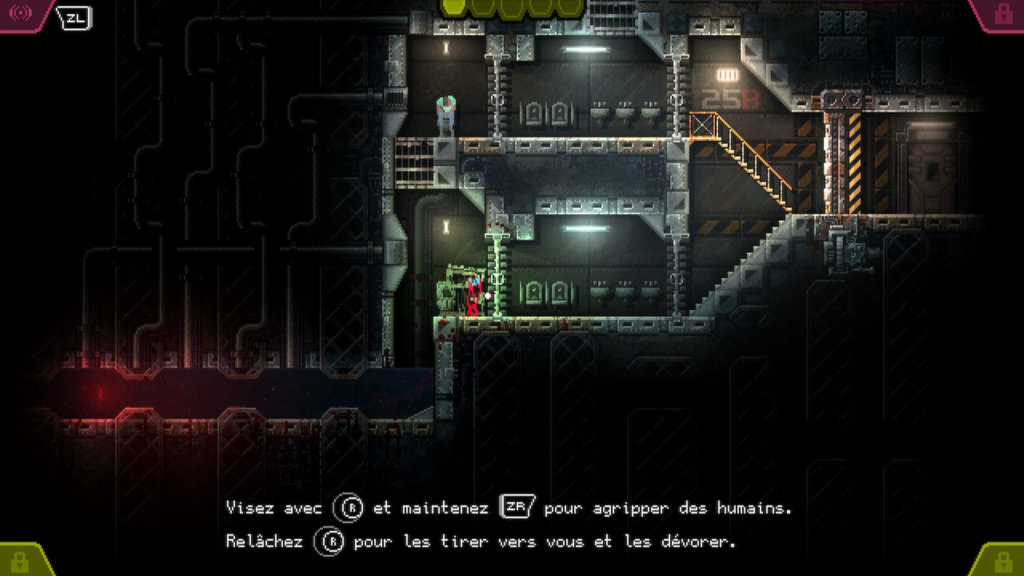Select the pink locked ability slot
This screenshot has width=1024, height=576.
pyautogui.click(x=1003, y=13)
